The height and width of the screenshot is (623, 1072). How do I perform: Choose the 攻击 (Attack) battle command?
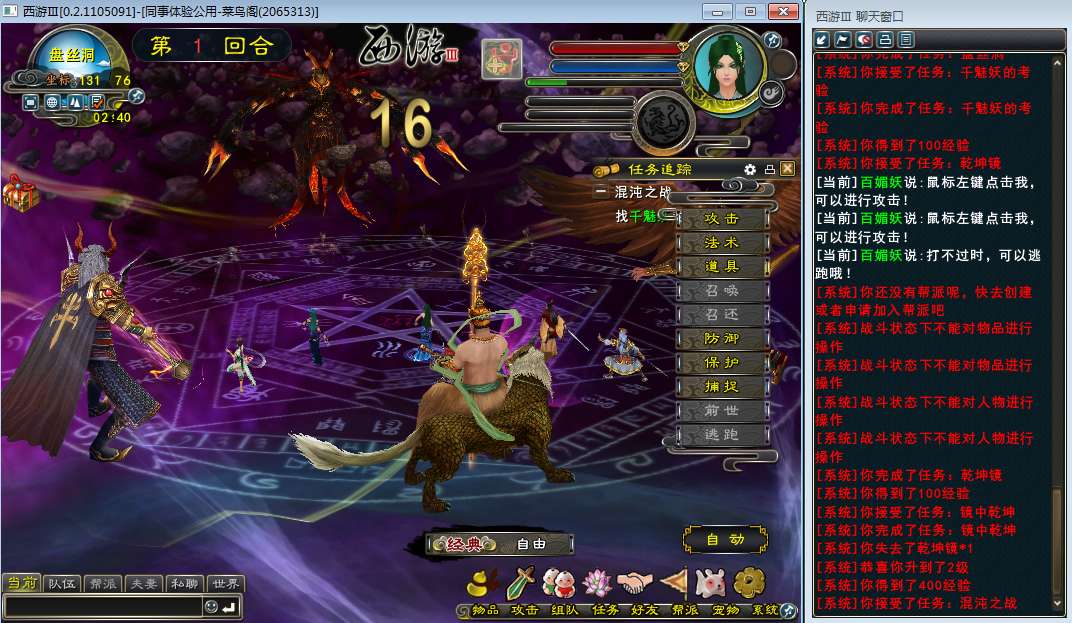pos(722,219)
